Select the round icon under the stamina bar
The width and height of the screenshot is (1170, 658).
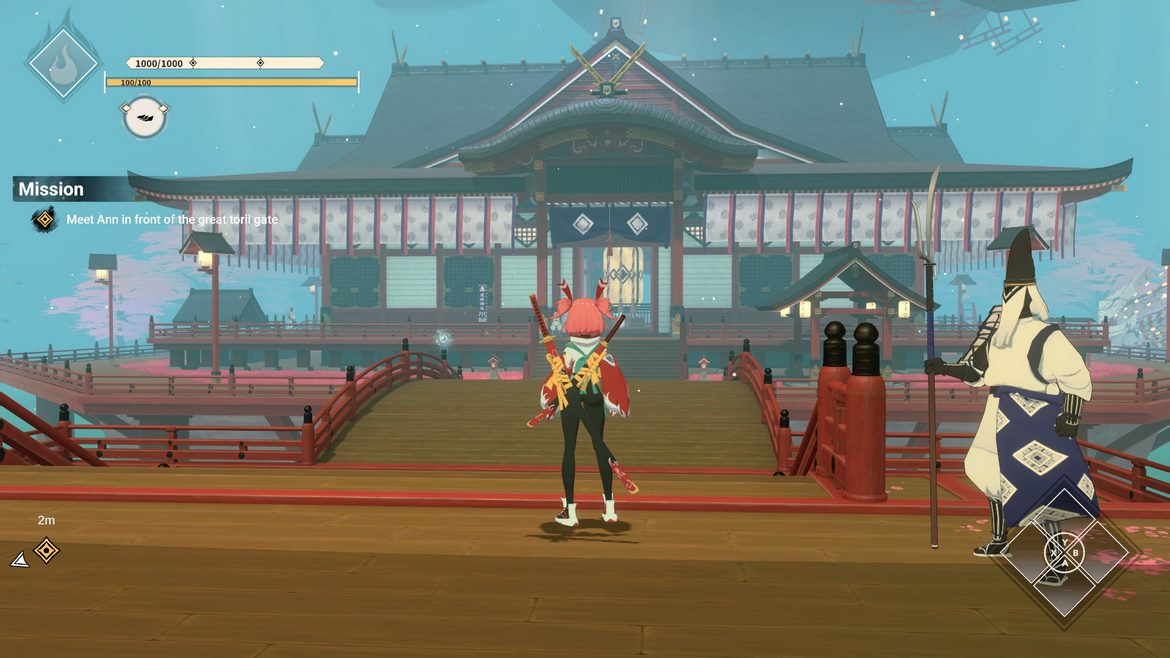[x=145, y=116]
